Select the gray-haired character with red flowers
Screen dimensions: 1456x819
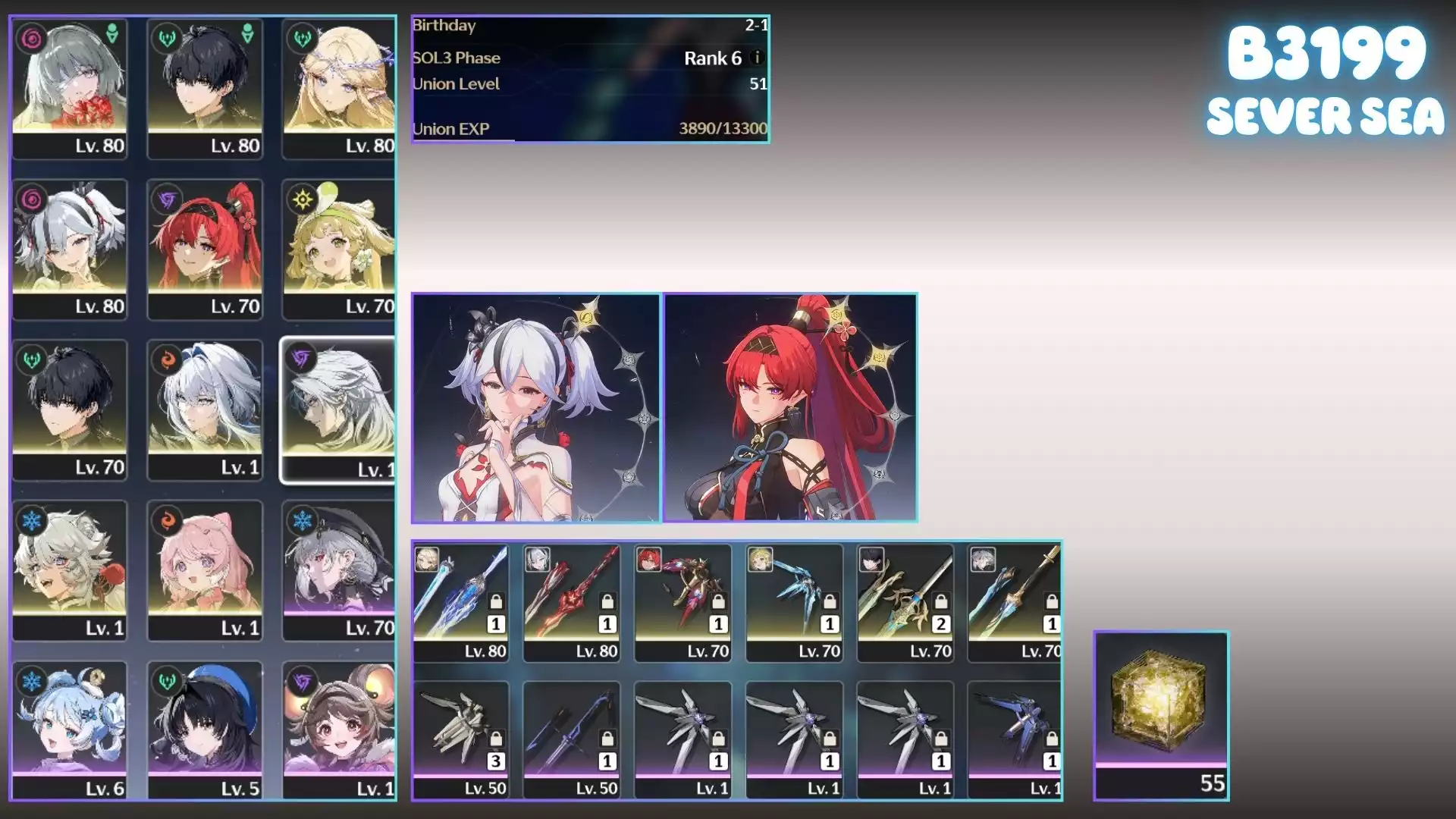70,88
